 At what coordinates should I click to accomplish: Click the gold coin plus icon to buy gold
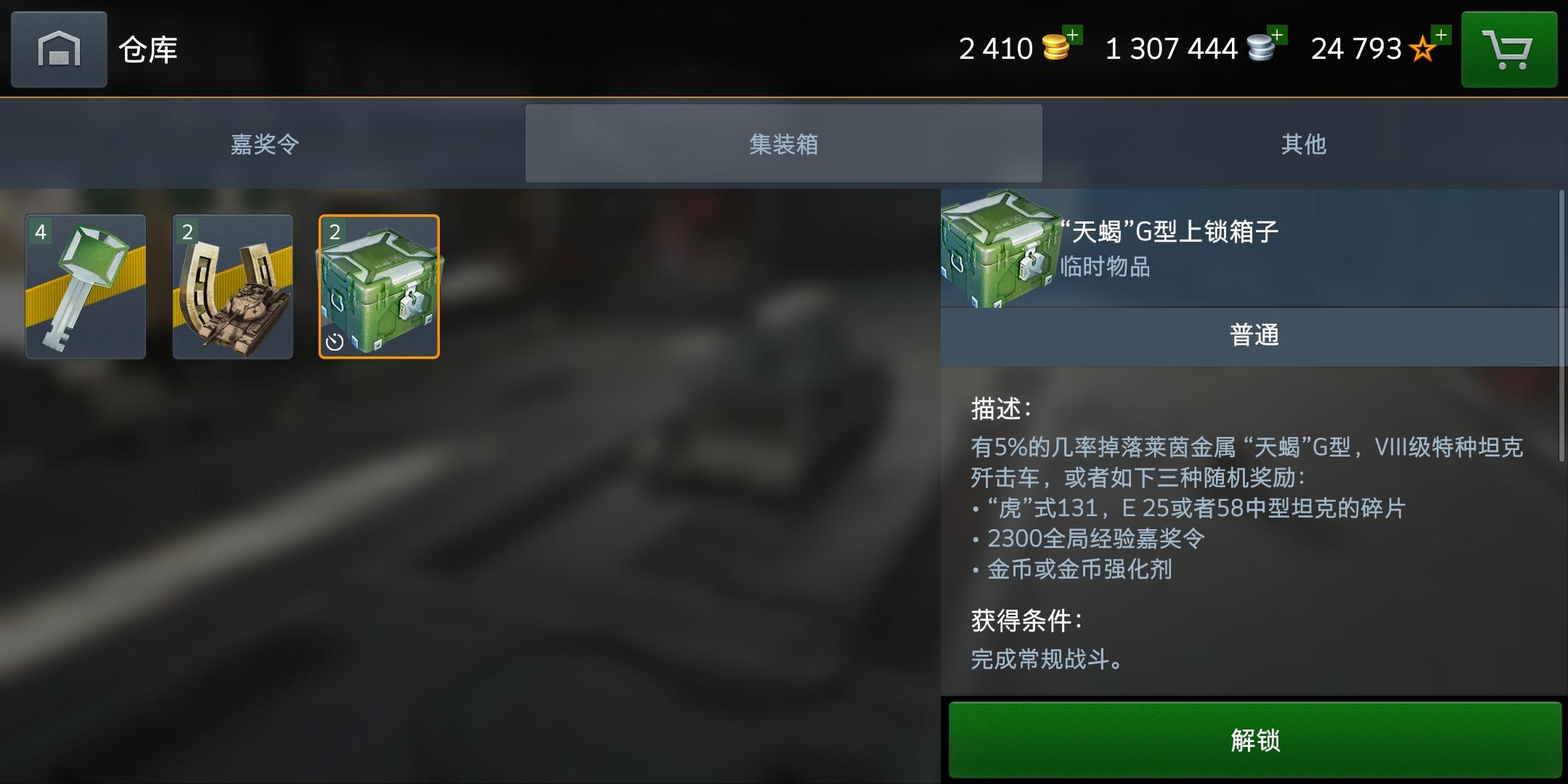pos(1074,35)
